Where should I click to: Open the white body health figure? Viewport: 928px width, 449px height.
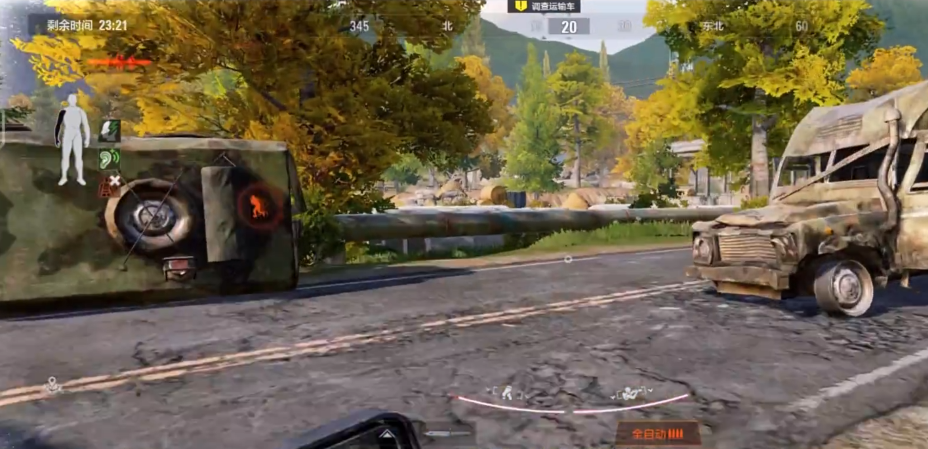tap(72, 139)
